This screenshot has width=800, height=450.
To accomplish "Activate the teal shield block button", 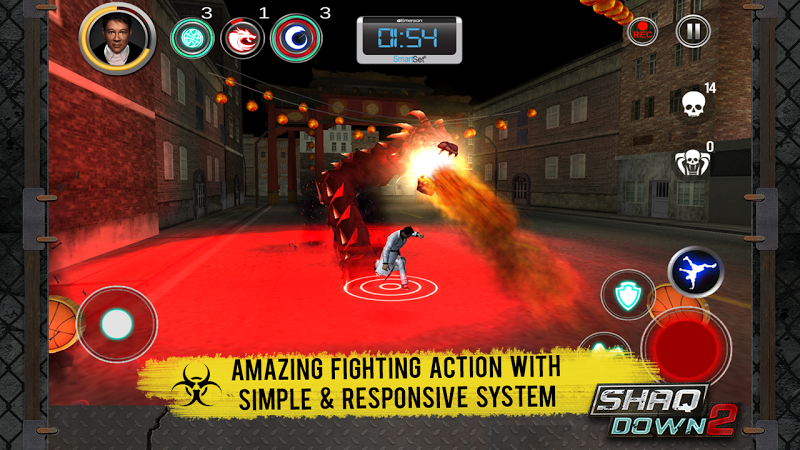I will click(x=627, y=296).
